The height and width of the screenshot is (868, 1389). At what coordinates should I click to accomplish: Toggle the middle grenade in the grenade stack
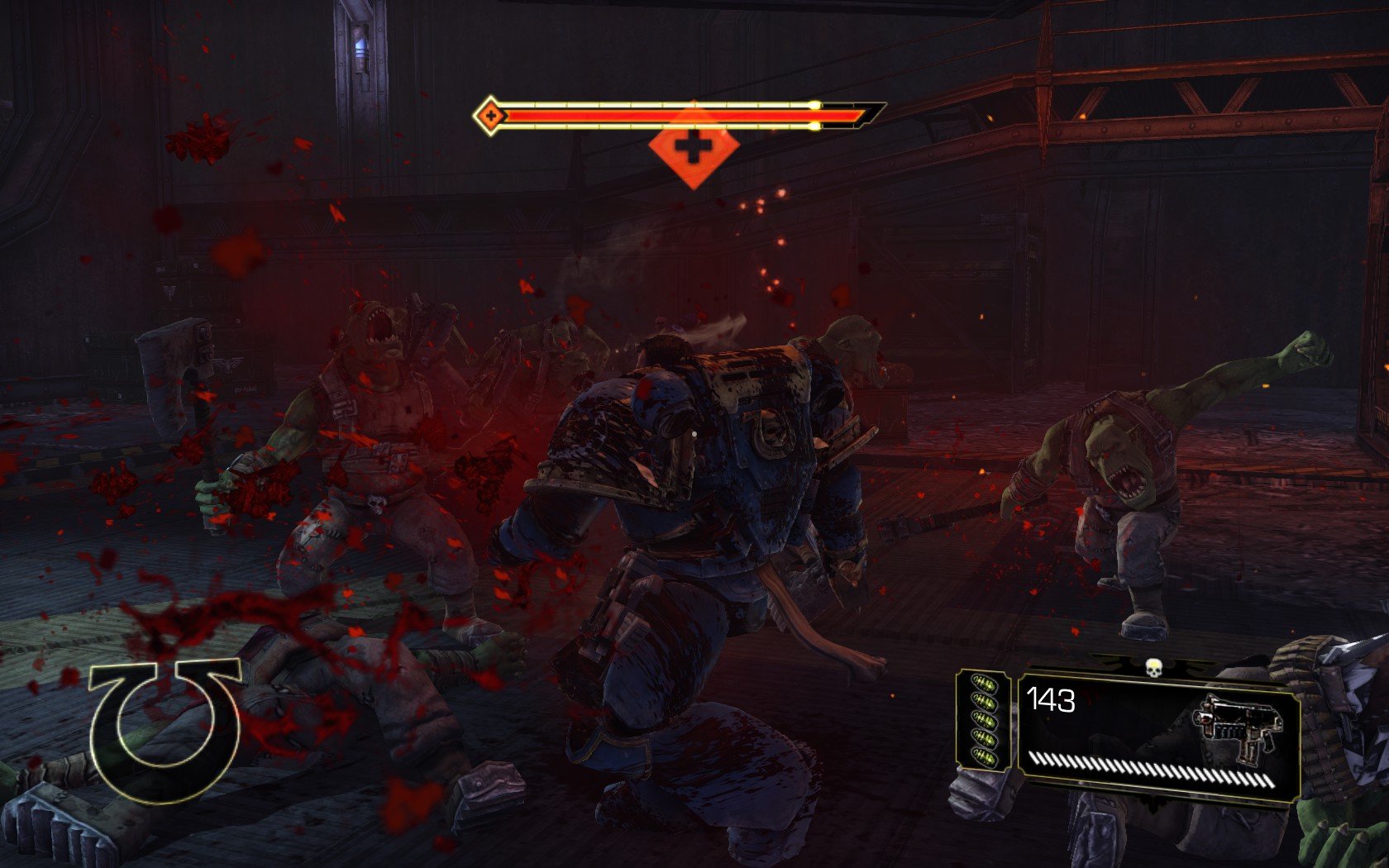(985, 721)
